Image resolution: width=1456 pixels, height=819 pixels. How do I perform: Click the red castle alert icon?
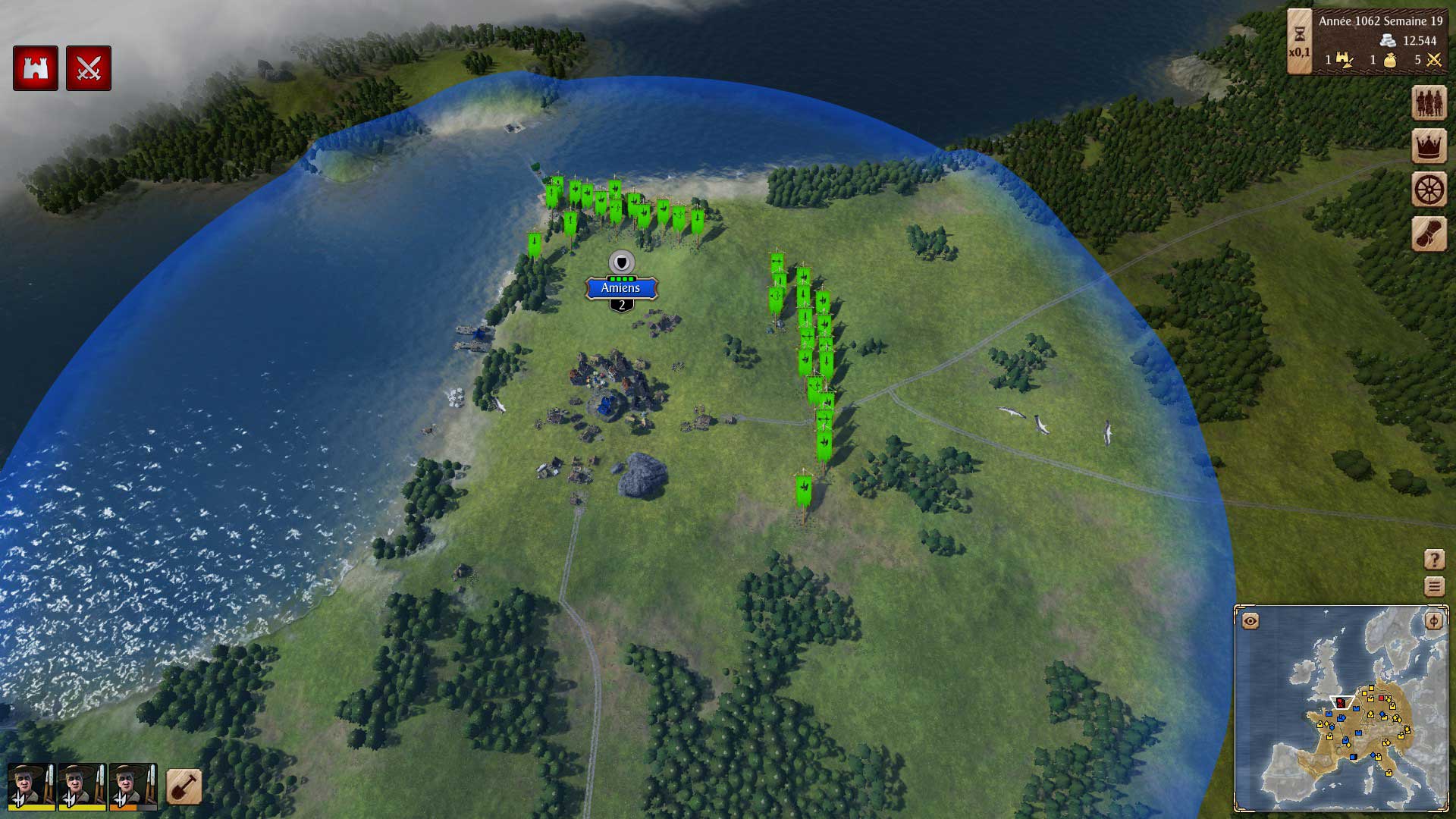point(36,69)
